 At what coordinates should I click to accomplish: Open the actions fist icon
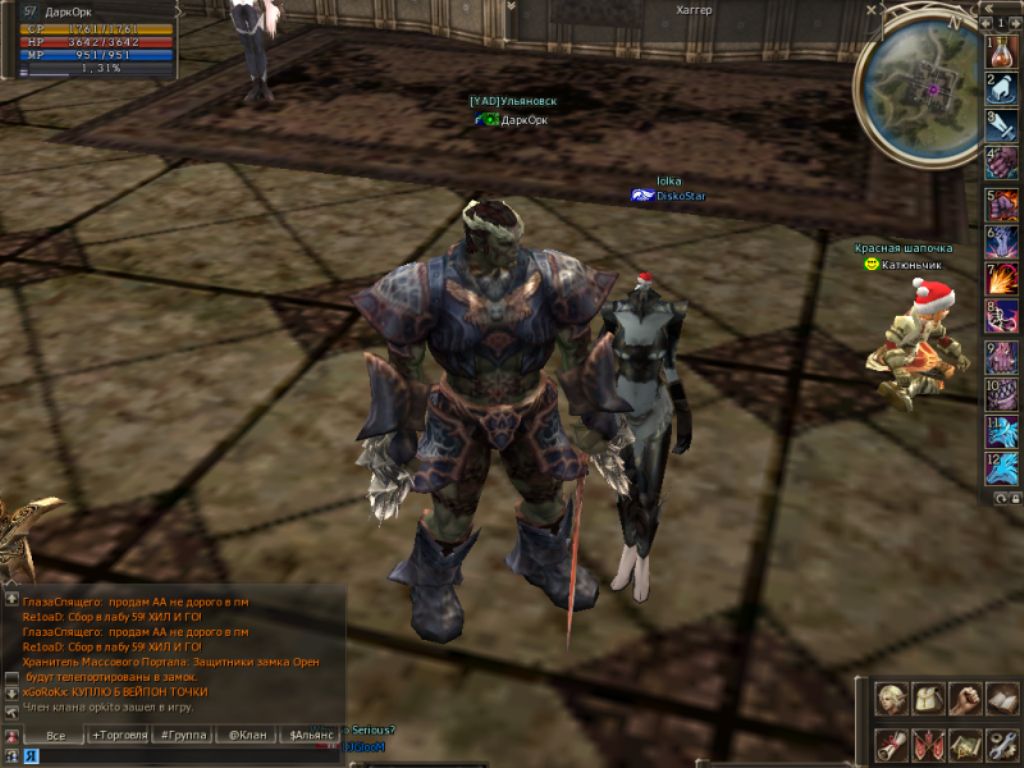pyautogui.click(x=965, y=698)
